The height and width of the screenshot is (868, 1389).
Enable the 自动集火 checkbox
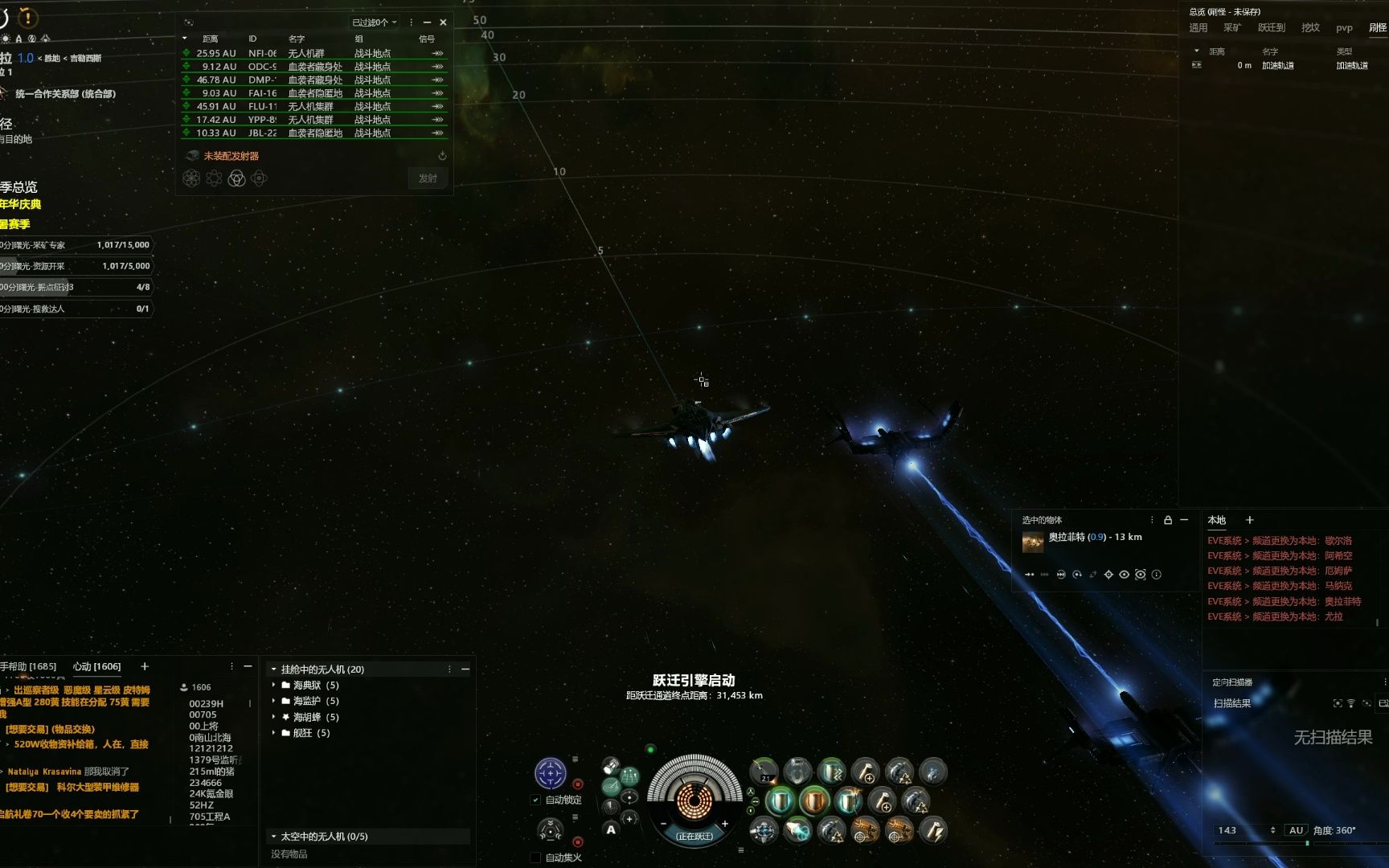pos(535,858)
